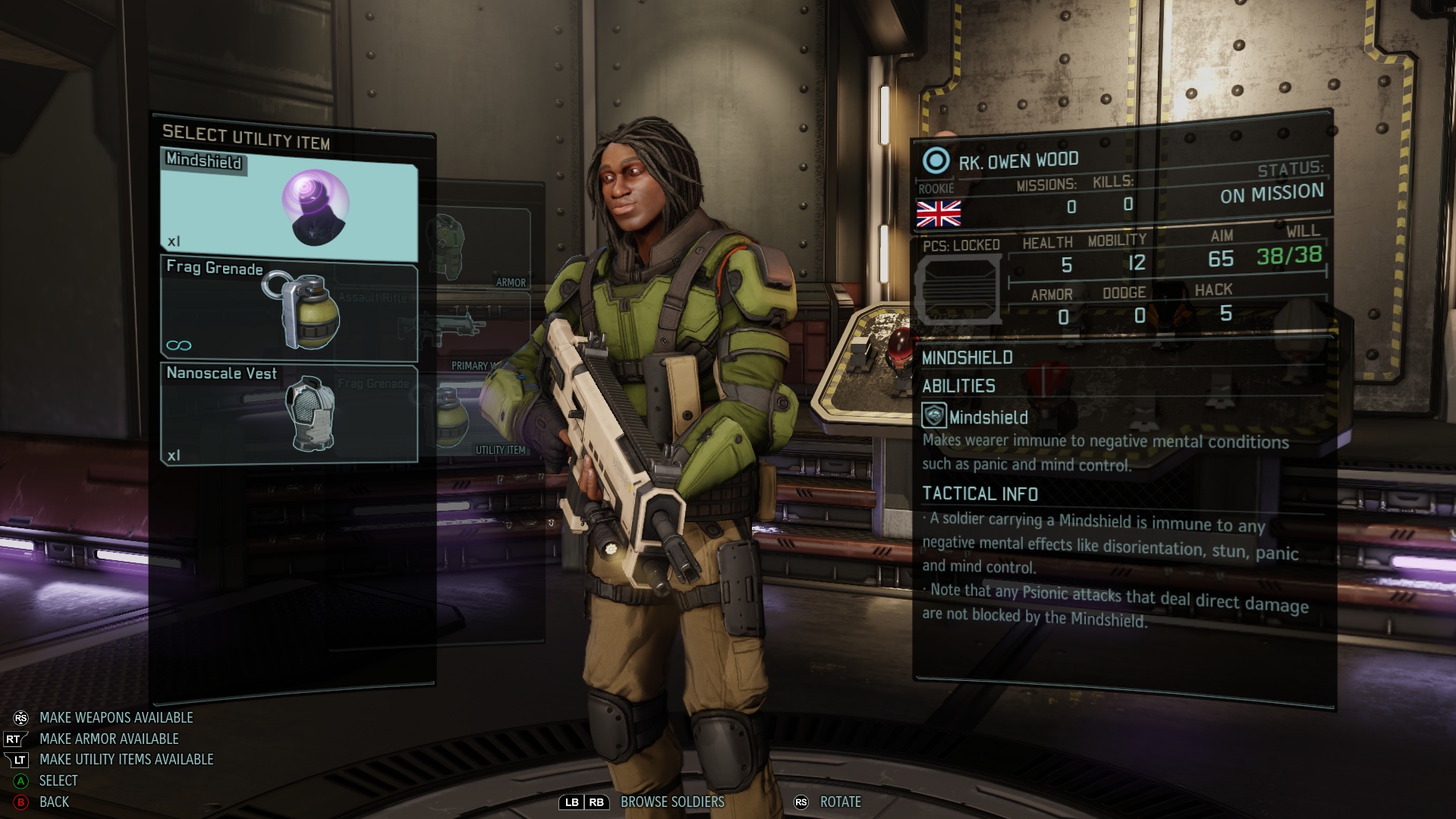Click the Browse Soldiers control
This screenshot has width=1456, height=819.
671,802
